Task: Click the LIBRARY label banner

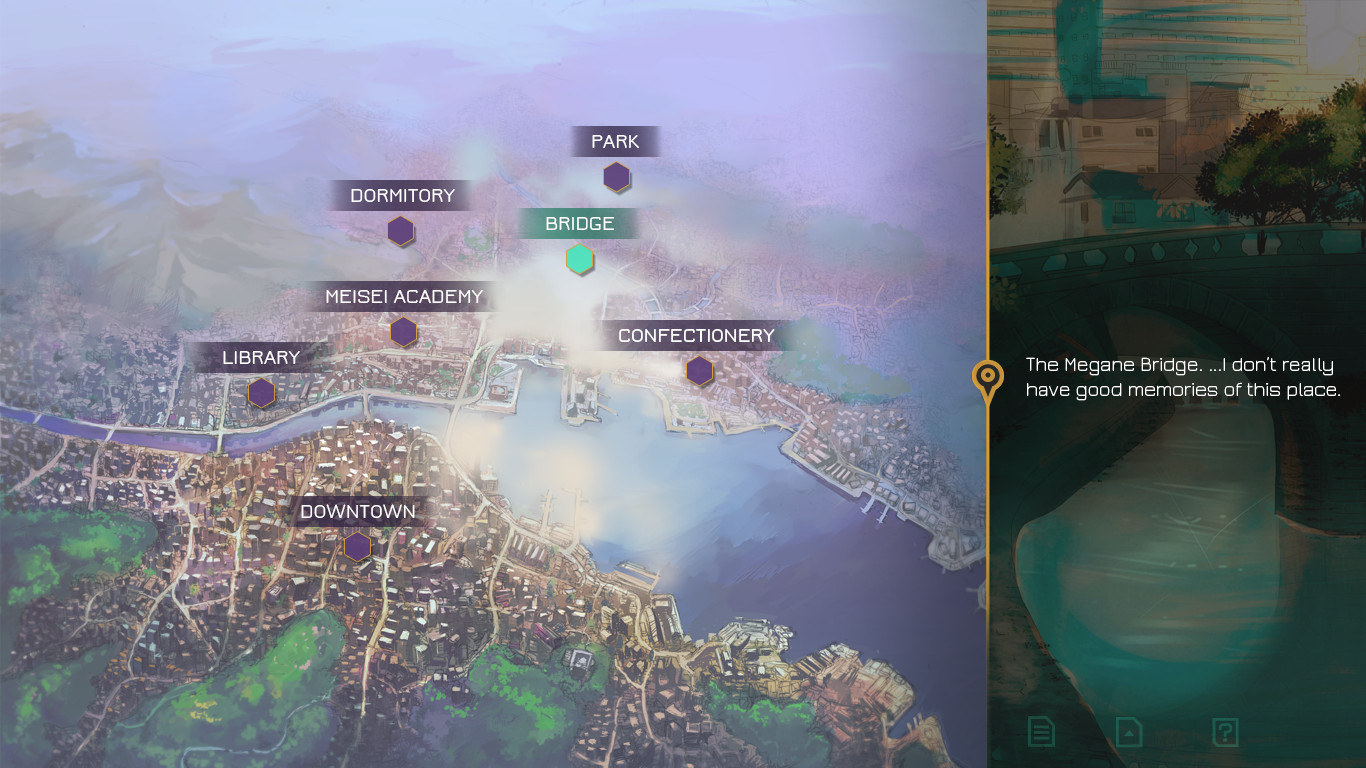Action: [x=260, y=356]
